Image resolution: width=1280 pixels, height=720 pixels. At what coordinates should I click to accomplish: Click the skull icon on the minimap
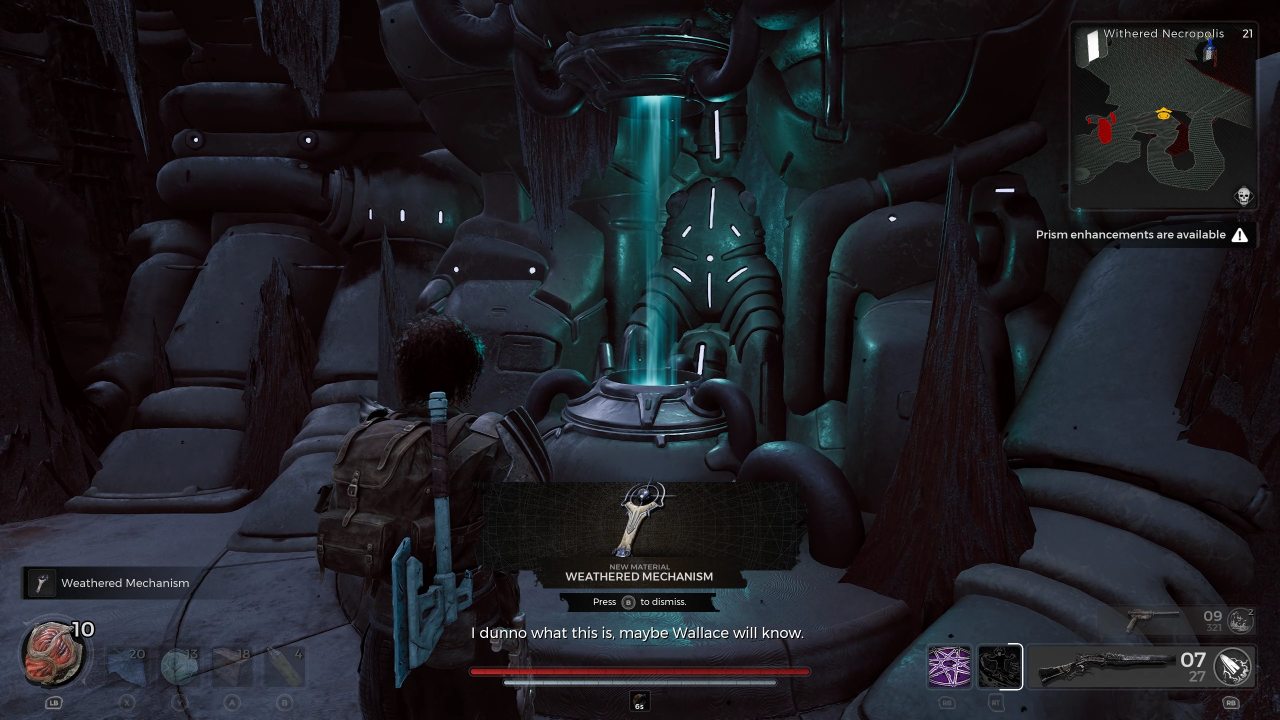1243,196
